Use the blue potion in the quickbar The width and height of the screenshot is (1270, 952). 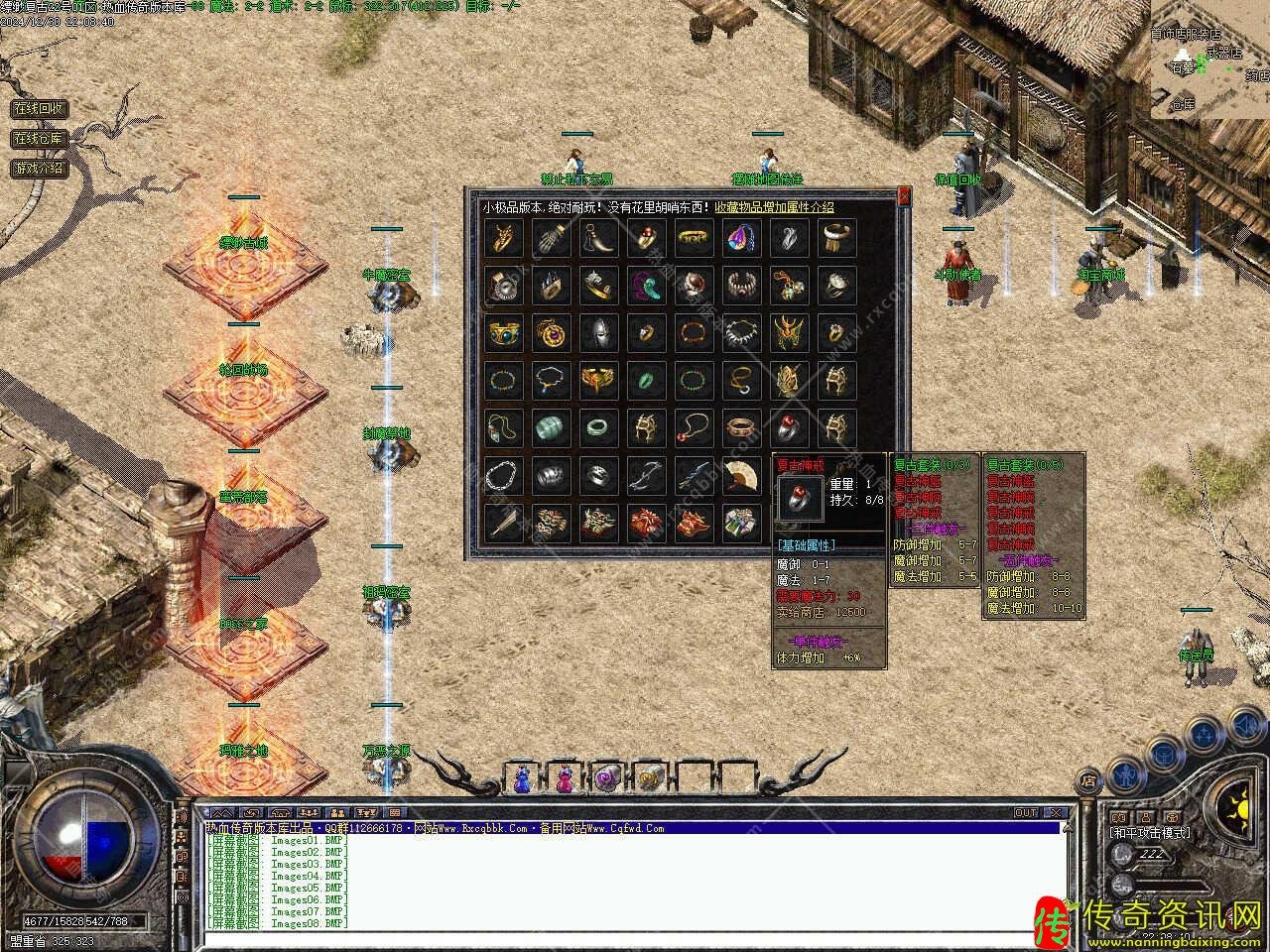coord(522,779)
